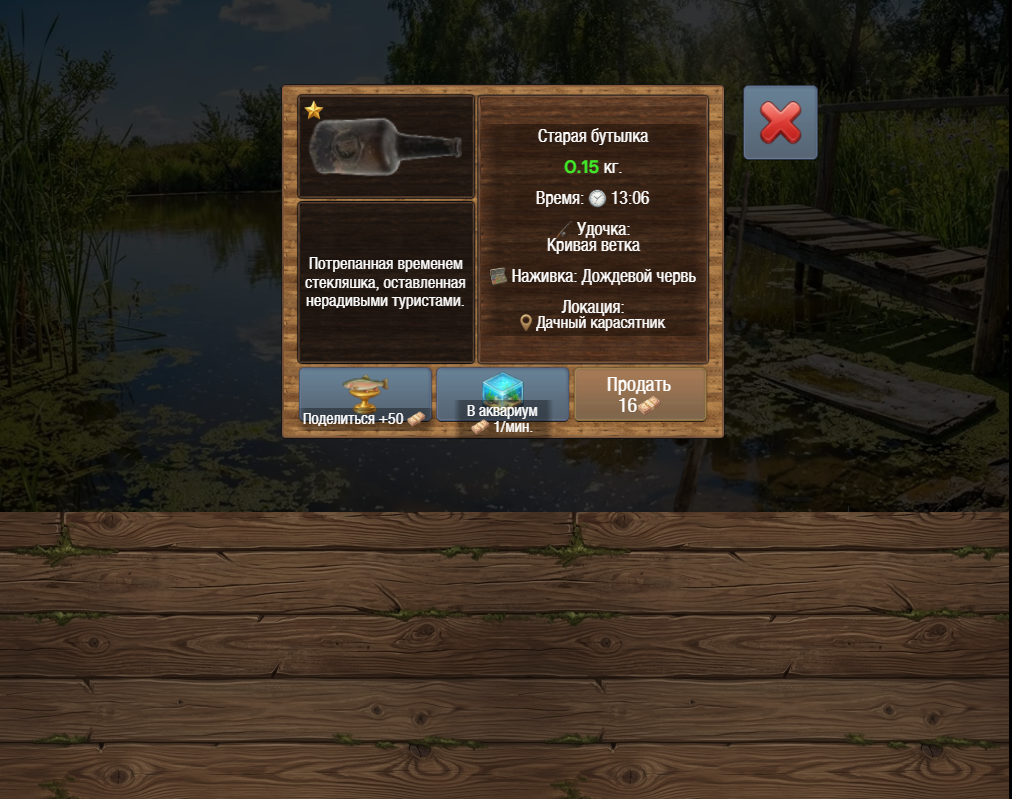Click the old bottle picture
The width and height of the screenshot is (1012, 799).
click(x=386, y=146)
